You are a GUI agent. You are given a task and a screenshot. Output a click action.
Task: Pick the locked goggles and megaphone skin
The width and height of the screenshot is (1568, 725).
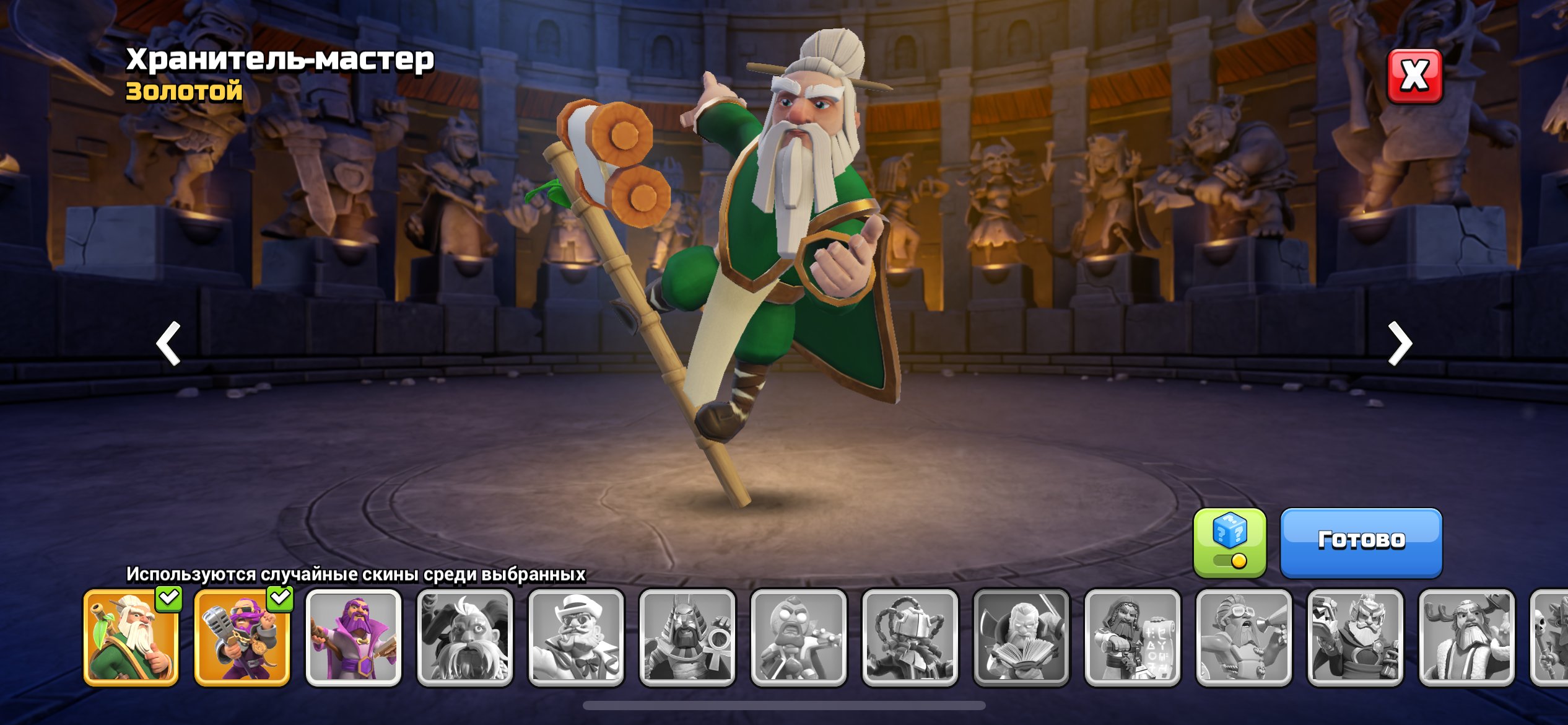pos(1244,638)
